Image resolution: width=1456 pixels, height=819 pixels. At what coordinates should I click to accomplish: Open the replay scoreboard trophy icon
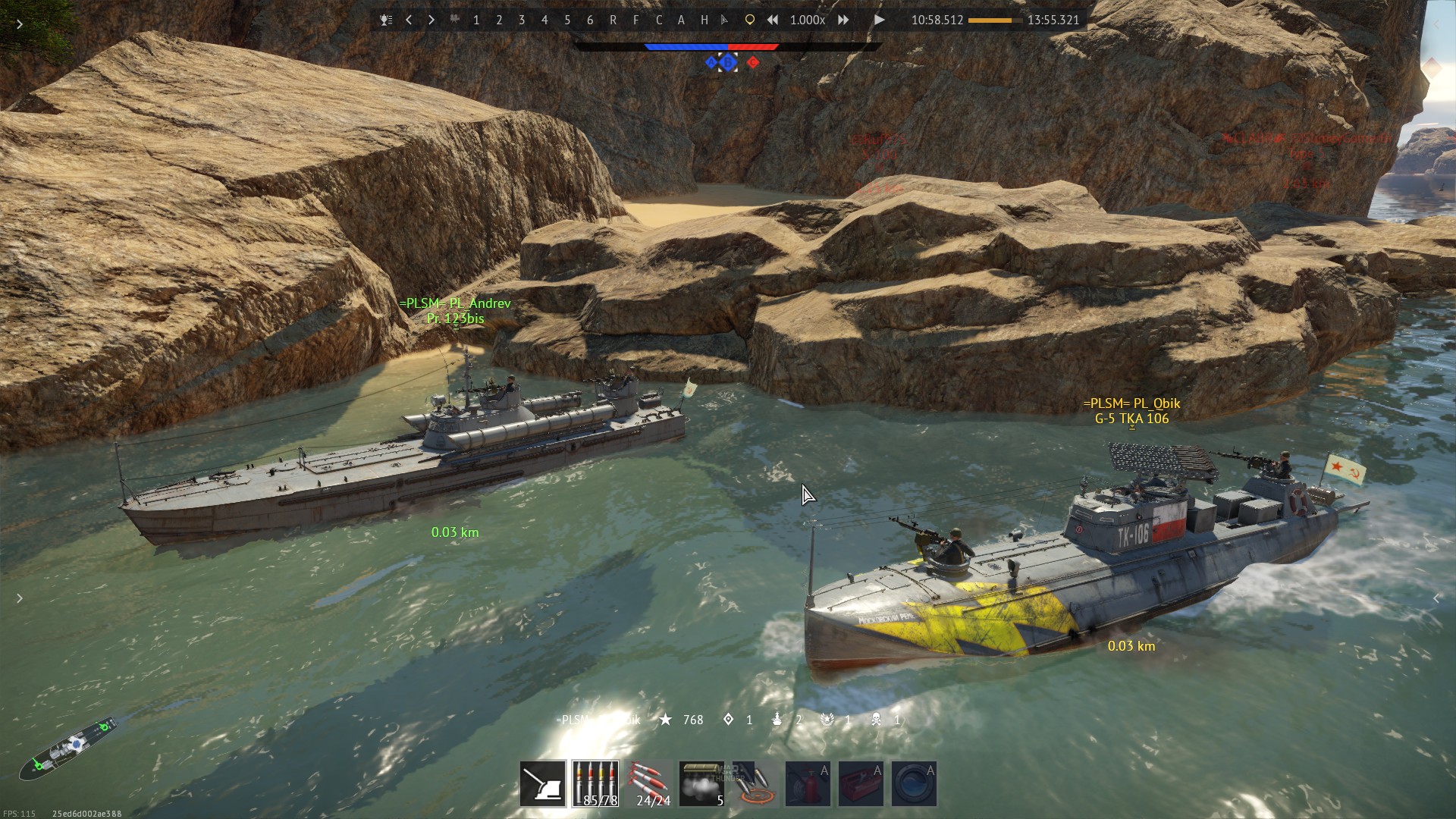386,20
